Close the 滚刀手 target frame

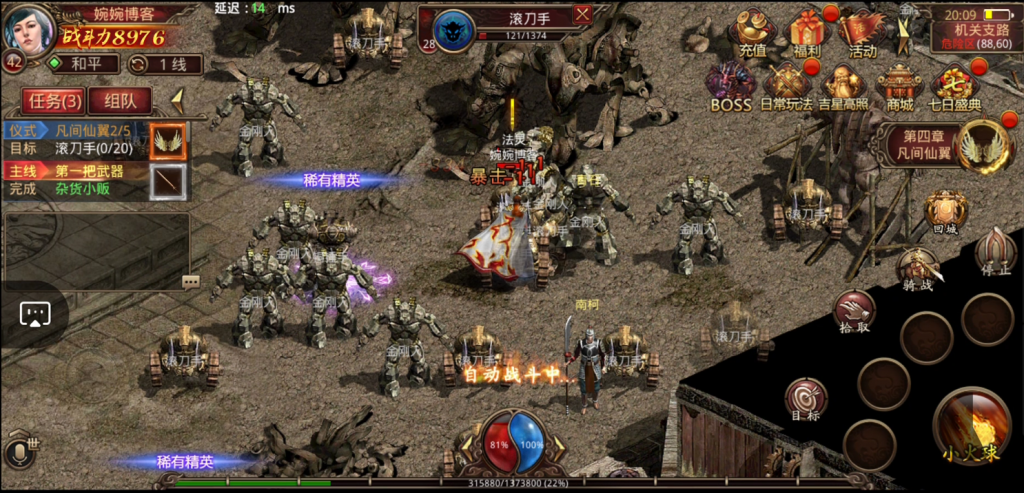coord(583,14)
